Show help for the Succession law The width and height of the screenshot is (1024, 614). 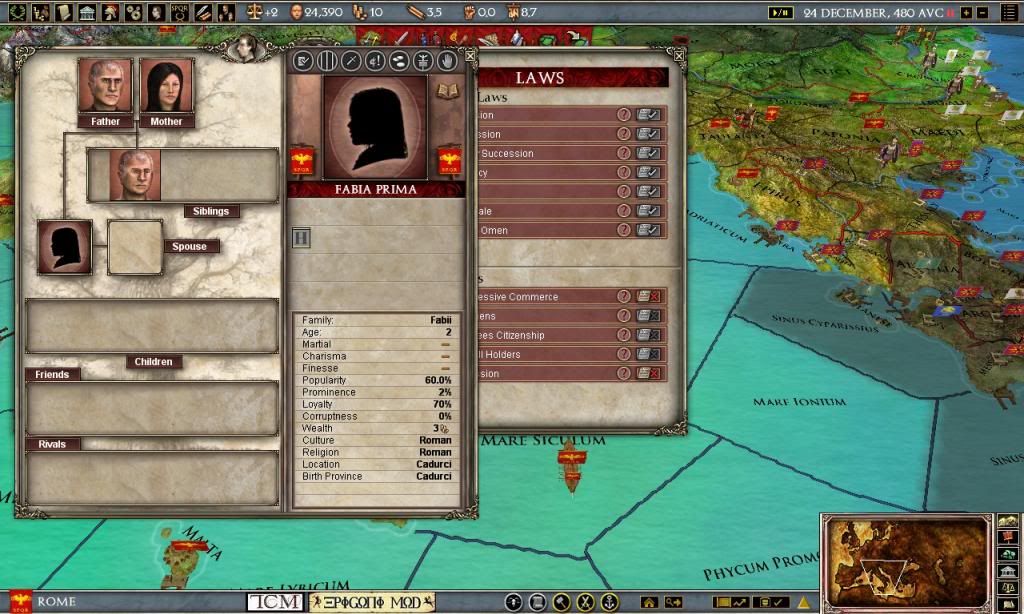(x=624, y=154)
